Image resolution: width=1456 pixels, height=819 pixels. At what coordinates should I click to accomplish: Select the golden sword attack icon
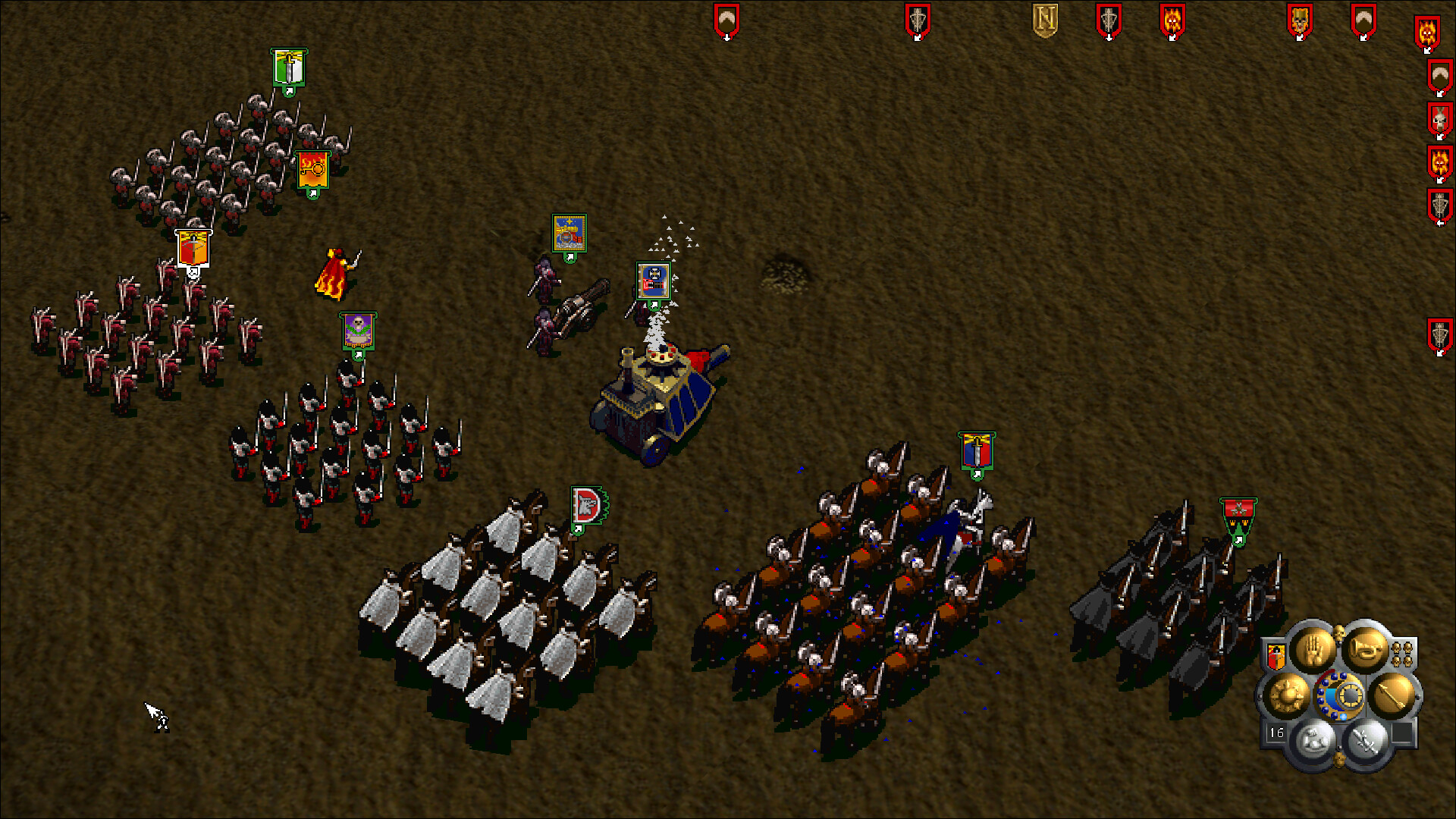(x=1394, y=696)
